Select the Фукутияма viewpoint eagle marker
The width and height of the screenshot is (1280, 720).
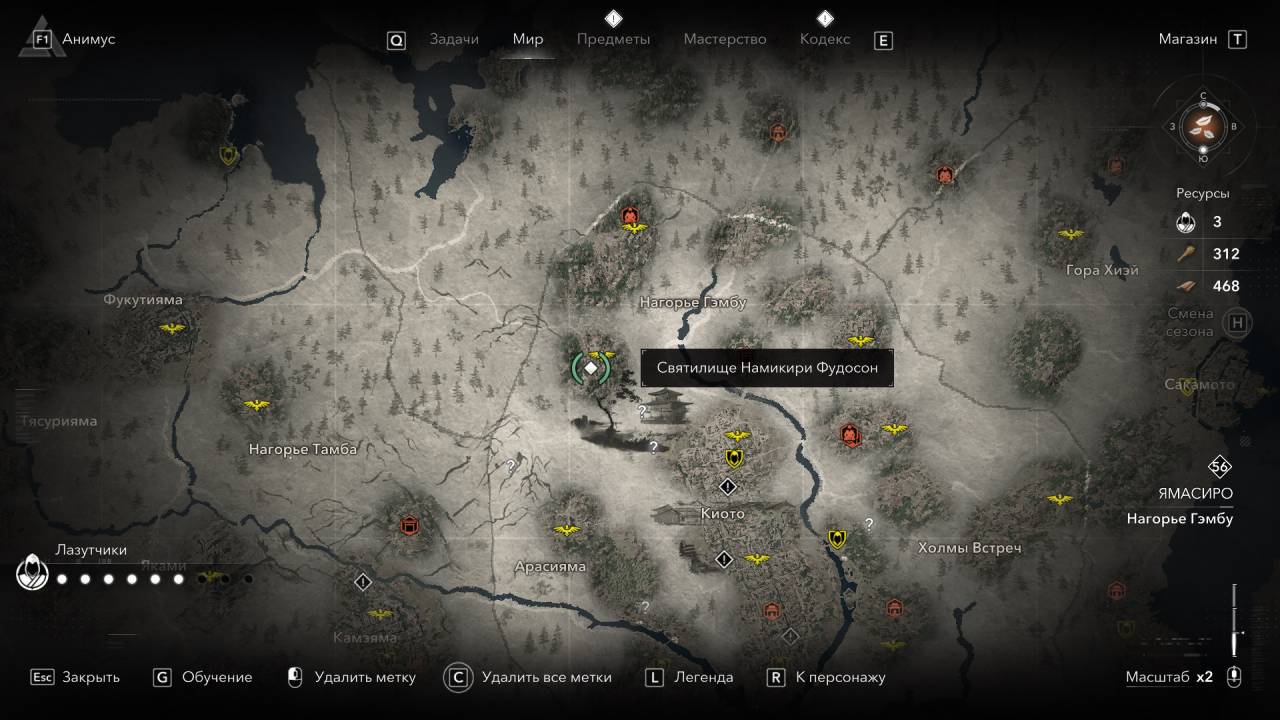174,329
